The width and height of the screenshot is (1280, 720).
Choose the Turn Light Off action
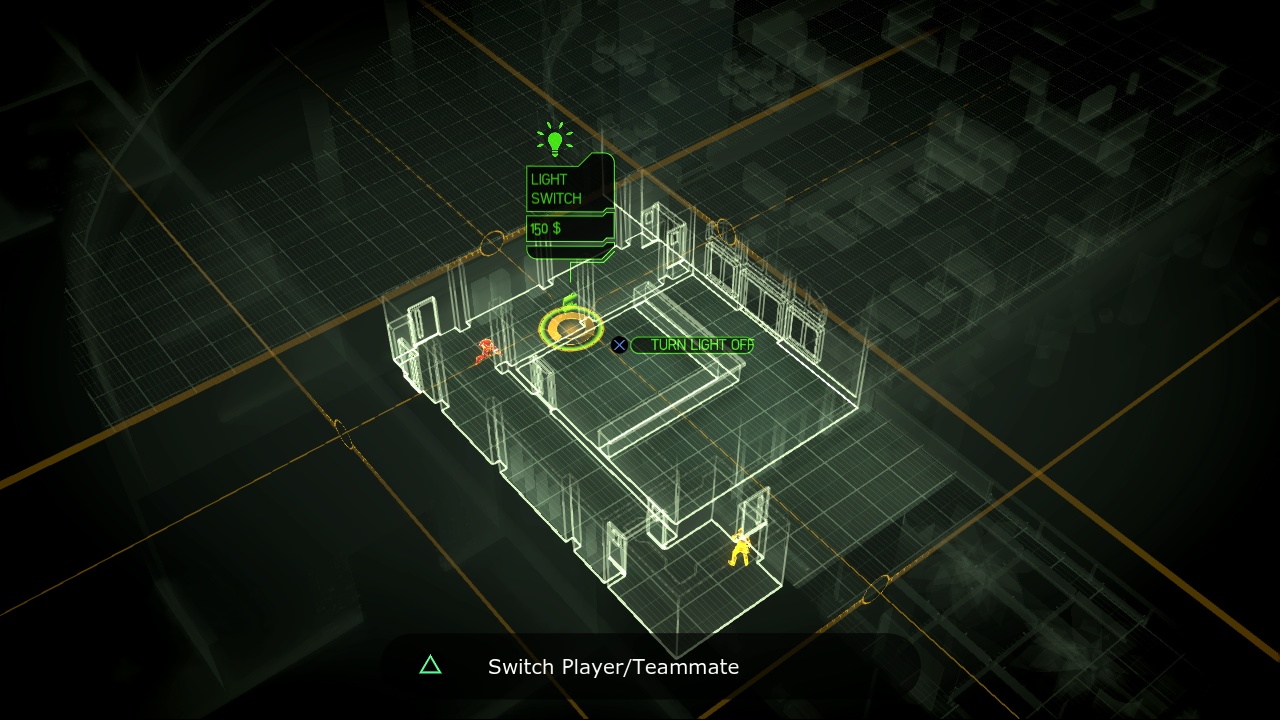coord(700,345)
